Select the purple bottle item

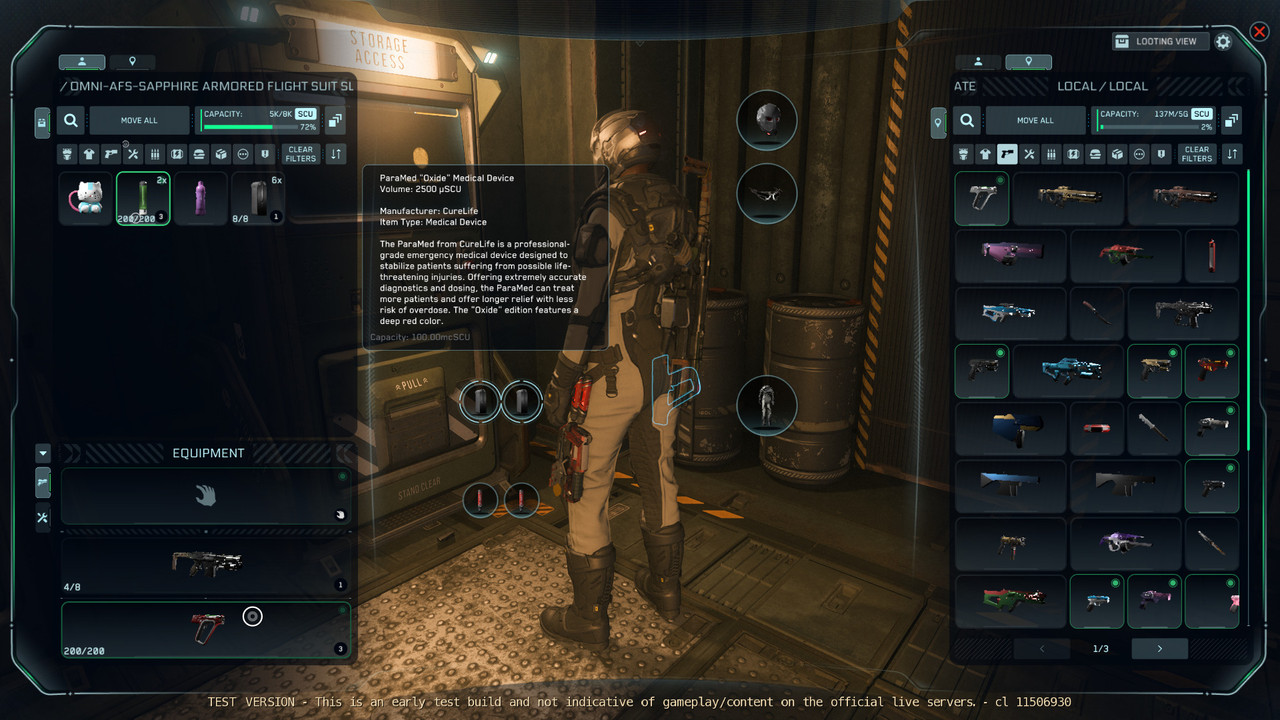pyautogui.click(x=200, y=198)
